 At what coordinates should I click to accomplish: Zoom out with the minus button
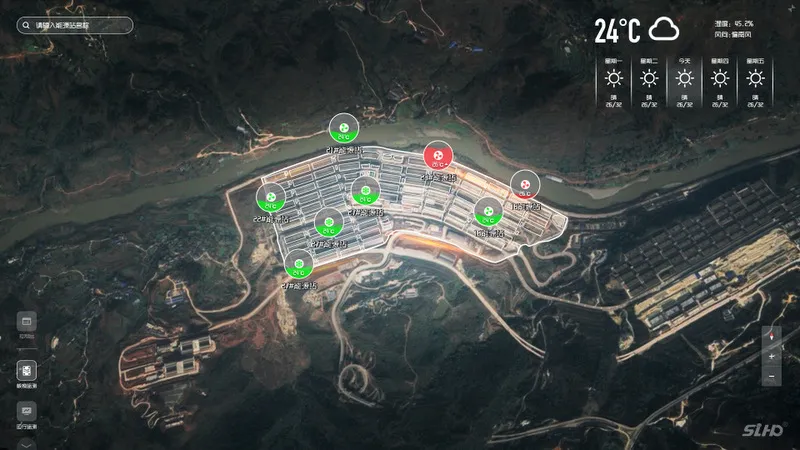click(771, 377)
